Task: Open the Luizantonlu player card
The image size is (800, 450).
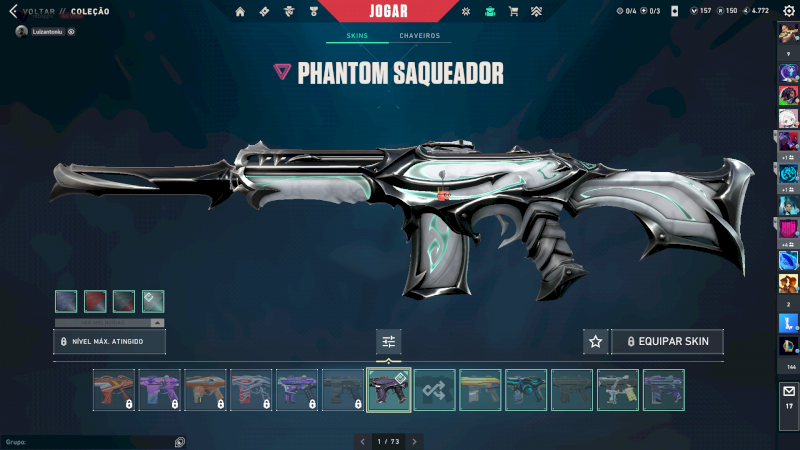Action: pos(45,32)
